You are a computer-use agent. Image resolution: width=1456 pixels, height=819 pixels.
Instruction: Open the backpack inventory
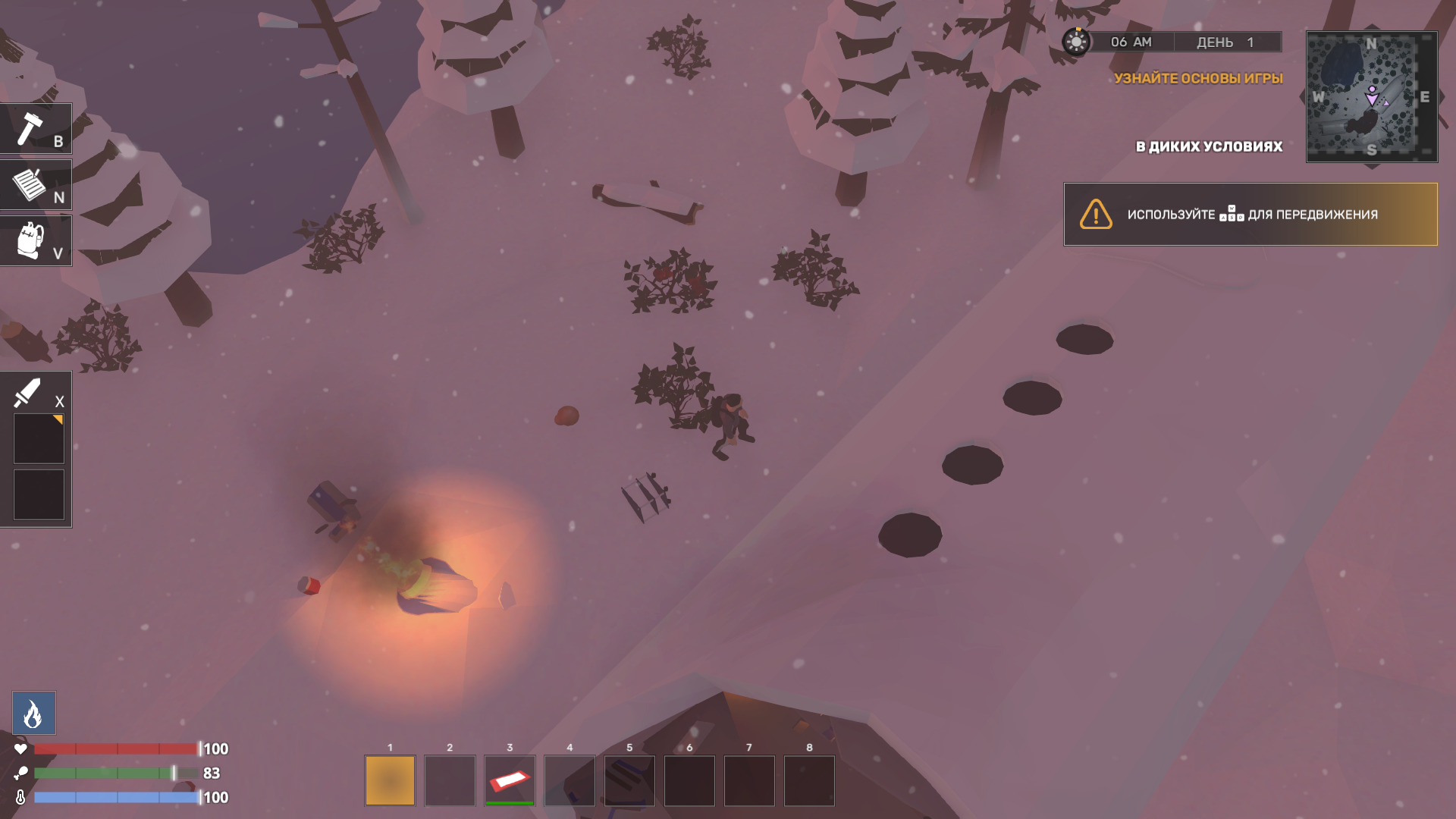pyautogui.click(x=30, y=240)
